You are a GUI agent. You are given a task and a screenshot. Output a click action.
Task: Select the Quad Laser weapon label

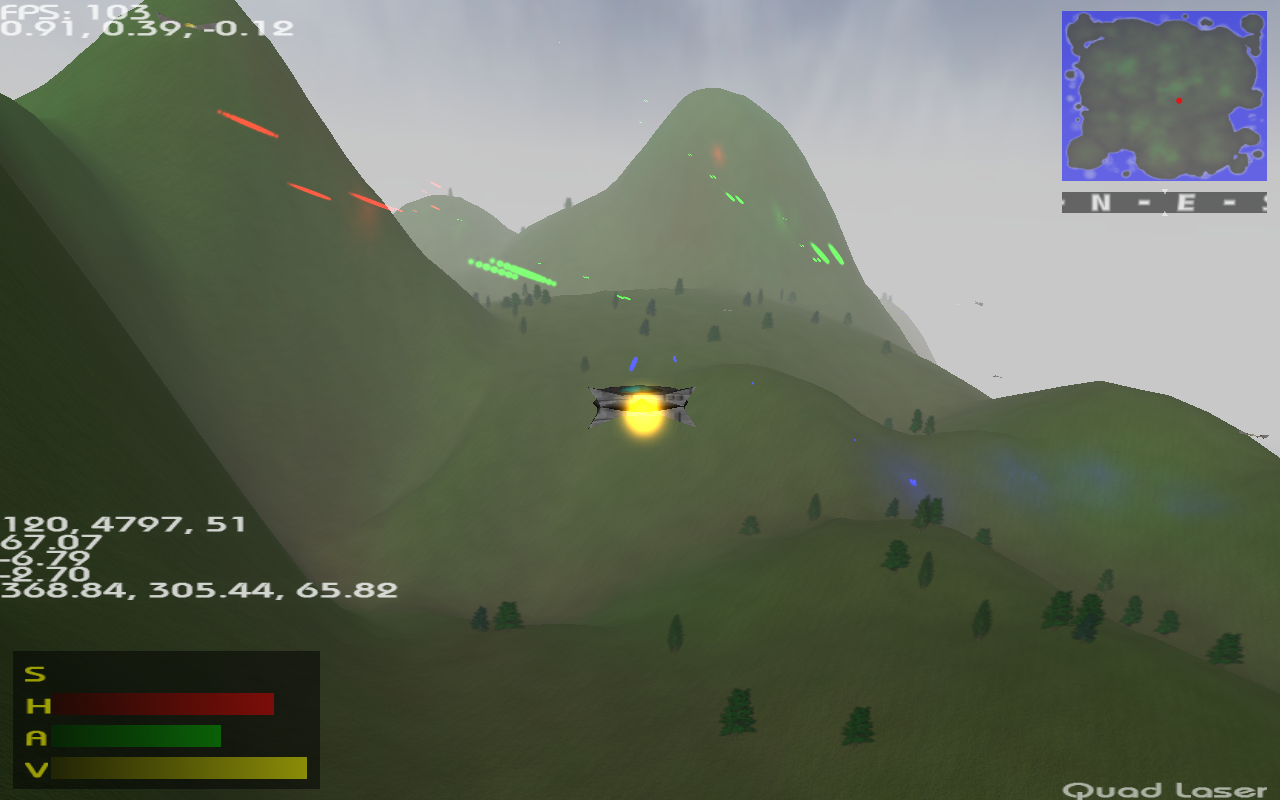point(1164,790)
